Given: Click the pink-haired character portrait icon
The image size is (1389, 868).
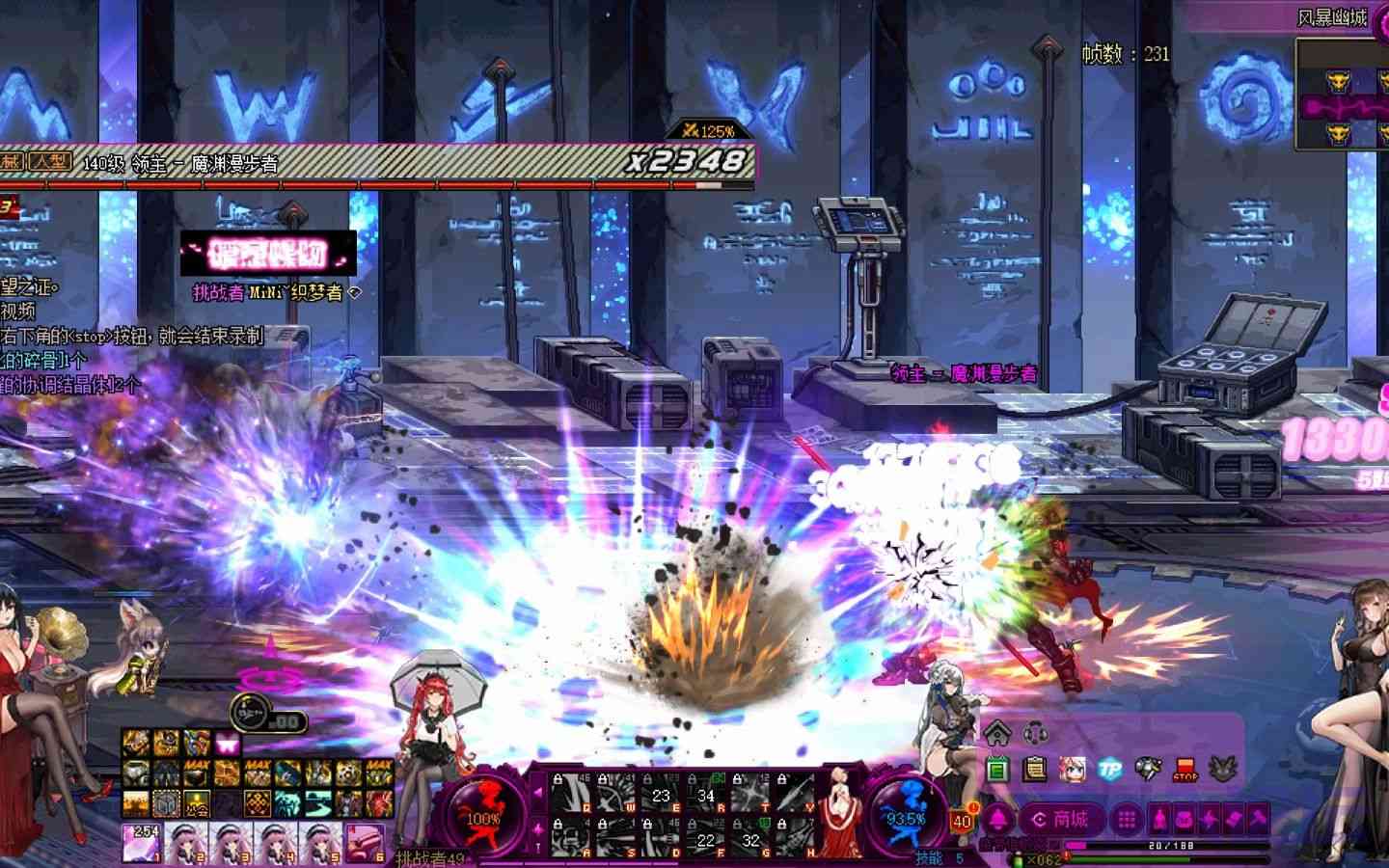Looking at the screenshot, I should pos(1072,769).
